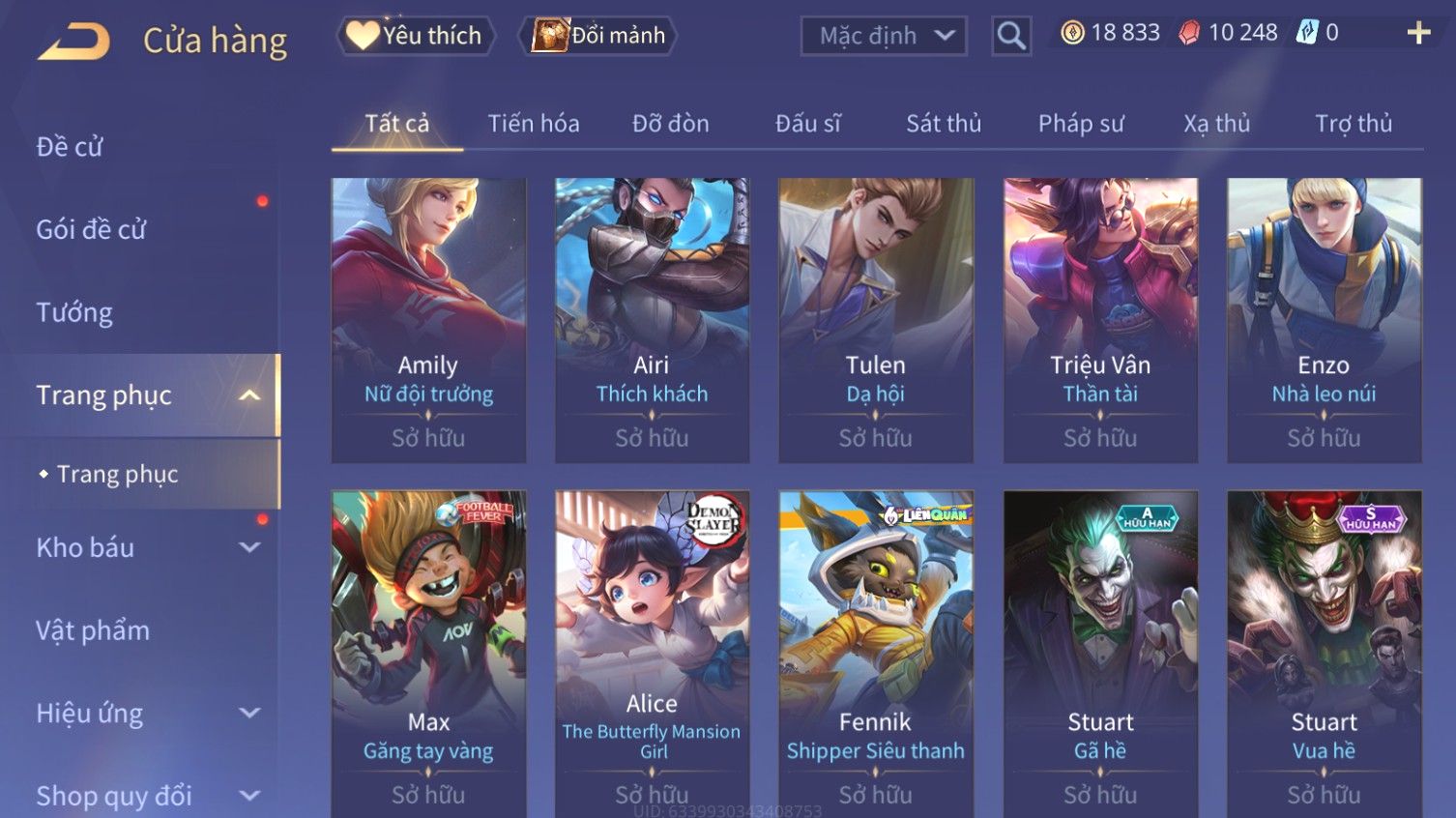1456x818 pixels.
Task: Click the magnifying glass search button
Action: click(x=1011, y=37)
